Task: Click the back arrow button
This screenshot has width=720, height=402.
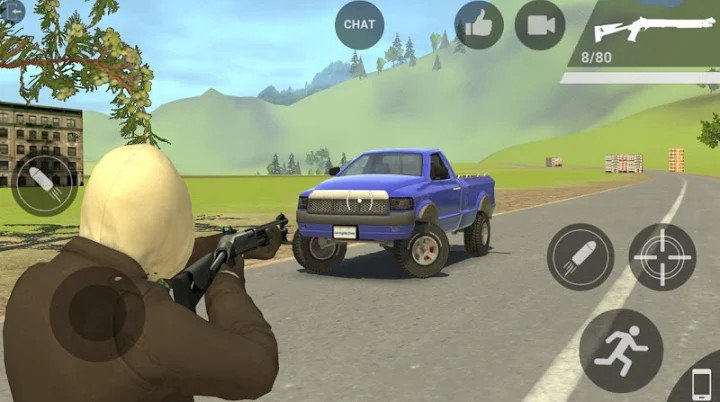Action: pos(12,12)
